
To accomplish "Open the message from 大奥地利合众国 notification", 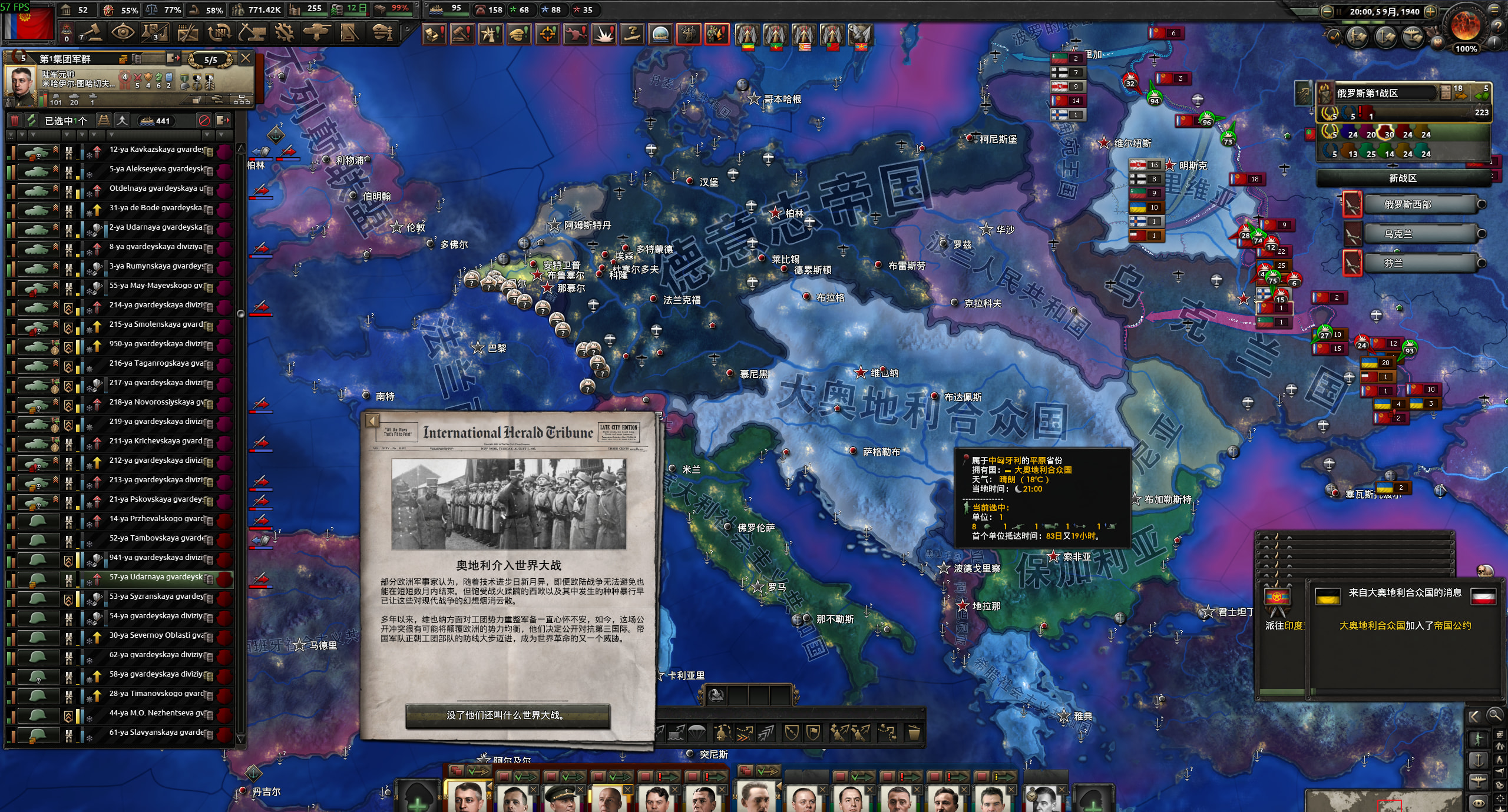I will point(1405,612).
